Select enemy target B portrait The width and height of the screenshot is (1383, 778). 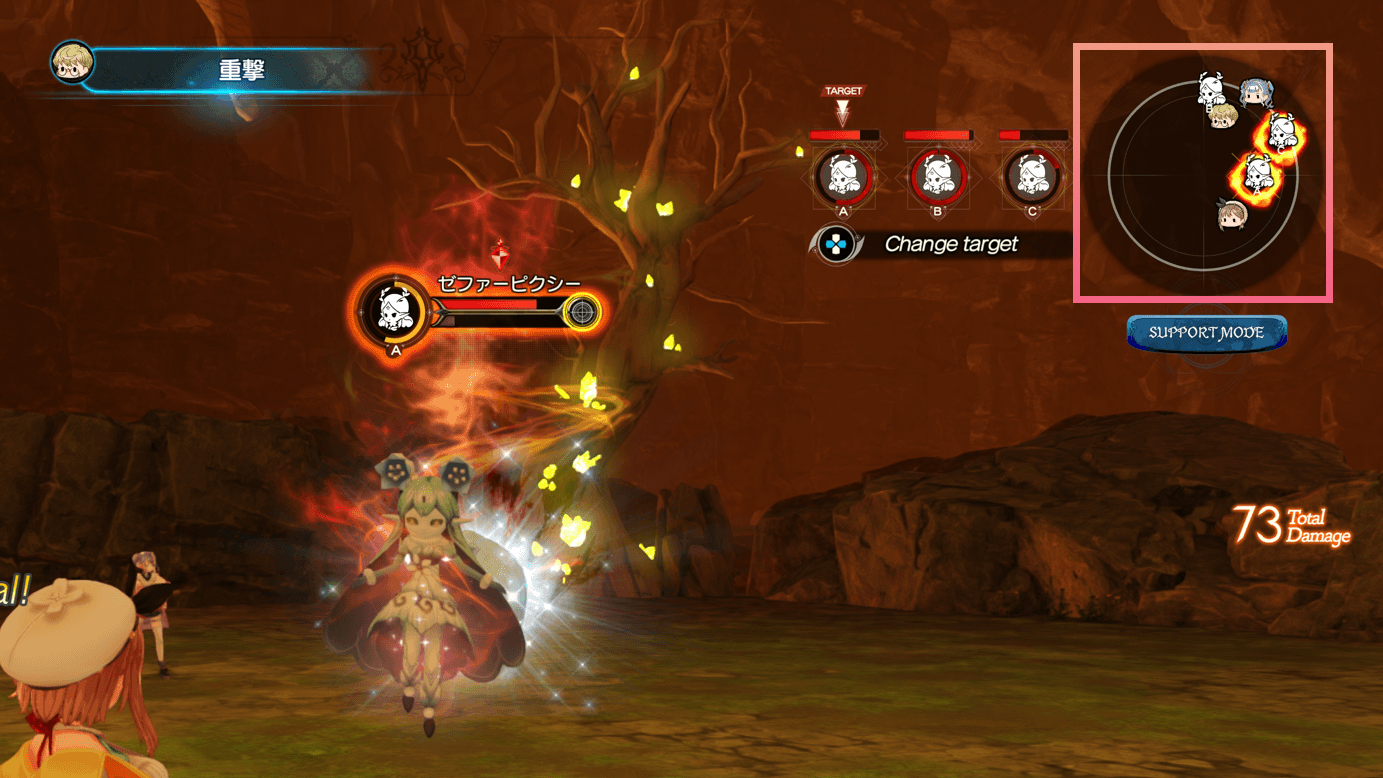point(938,176)
